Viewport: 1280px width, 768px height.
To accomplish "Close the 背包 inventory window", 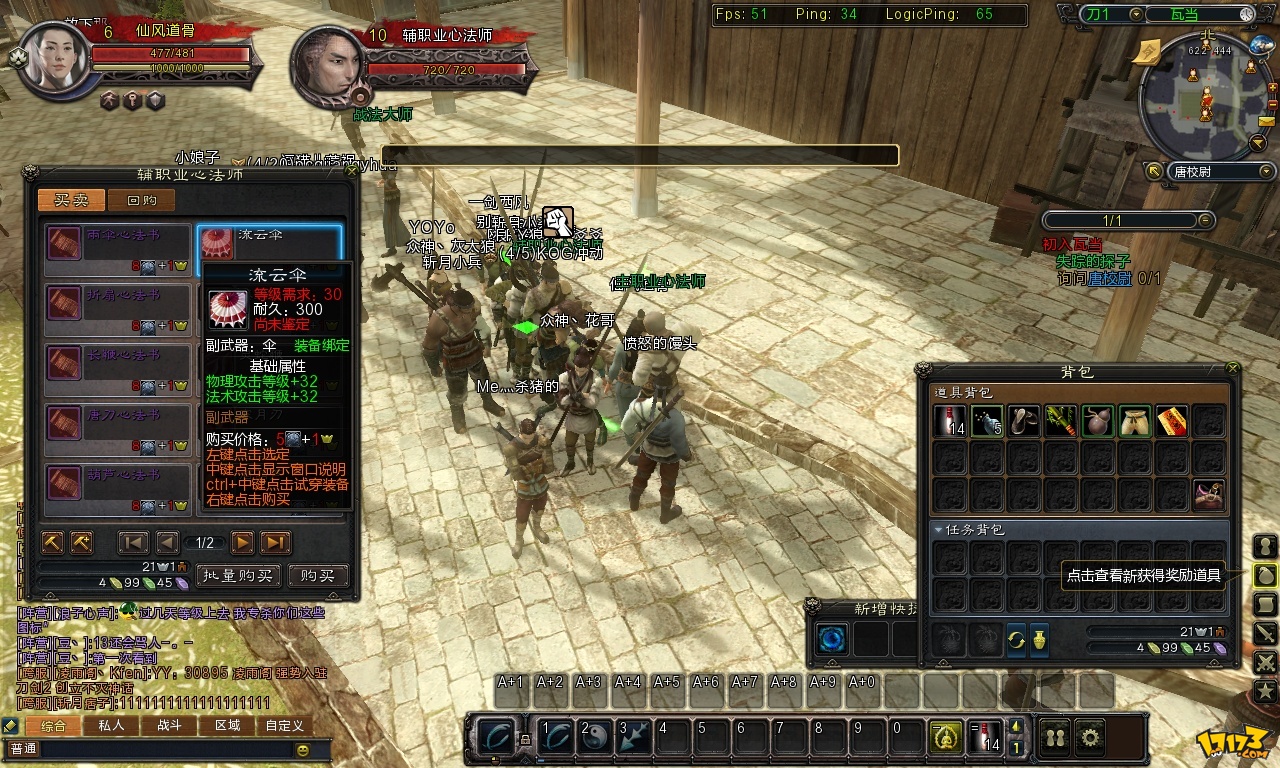I will (x=1233, y=370).
